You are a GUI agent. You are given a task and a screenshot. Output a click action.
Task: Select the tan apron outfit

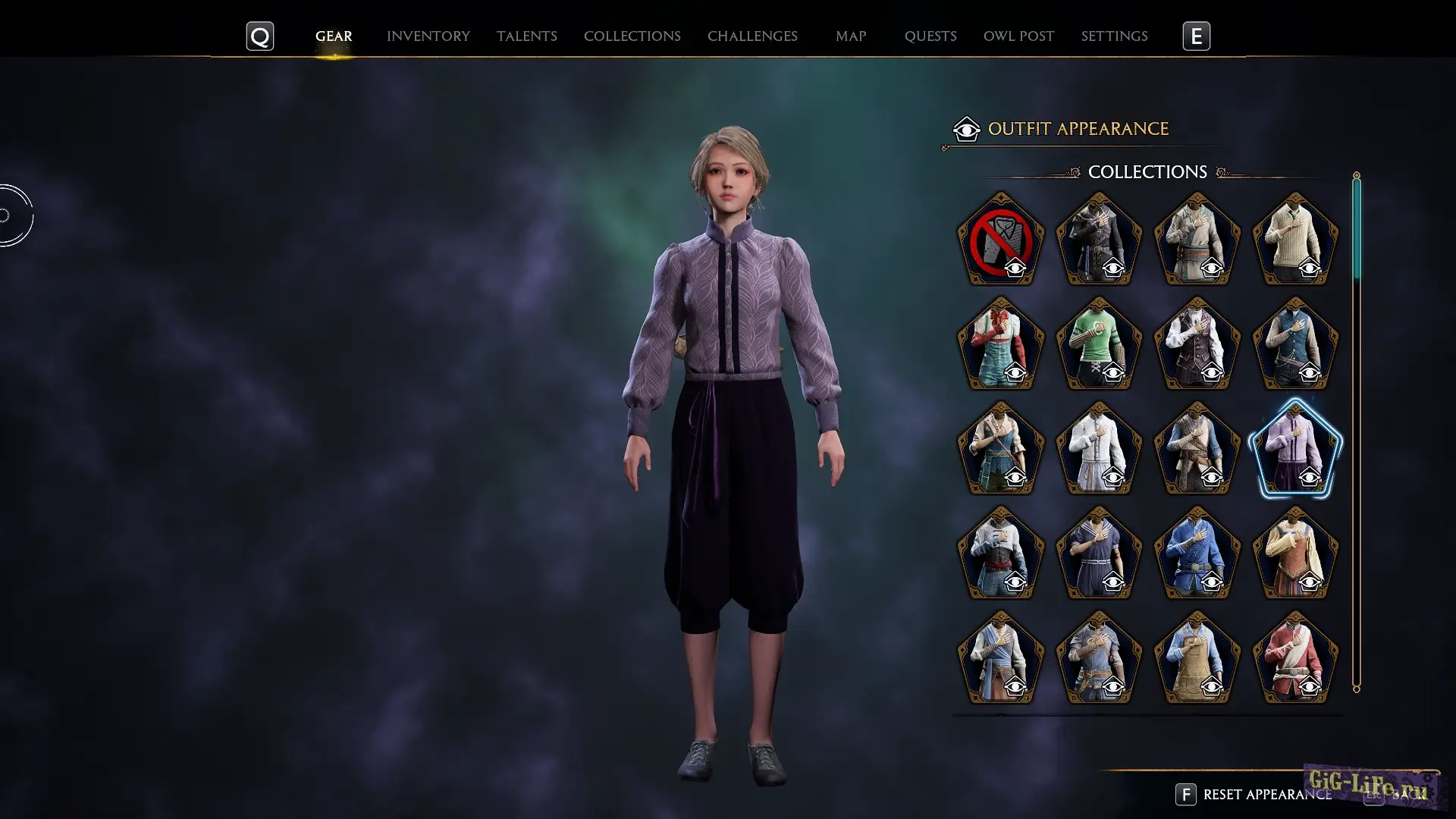(1197, 658)
